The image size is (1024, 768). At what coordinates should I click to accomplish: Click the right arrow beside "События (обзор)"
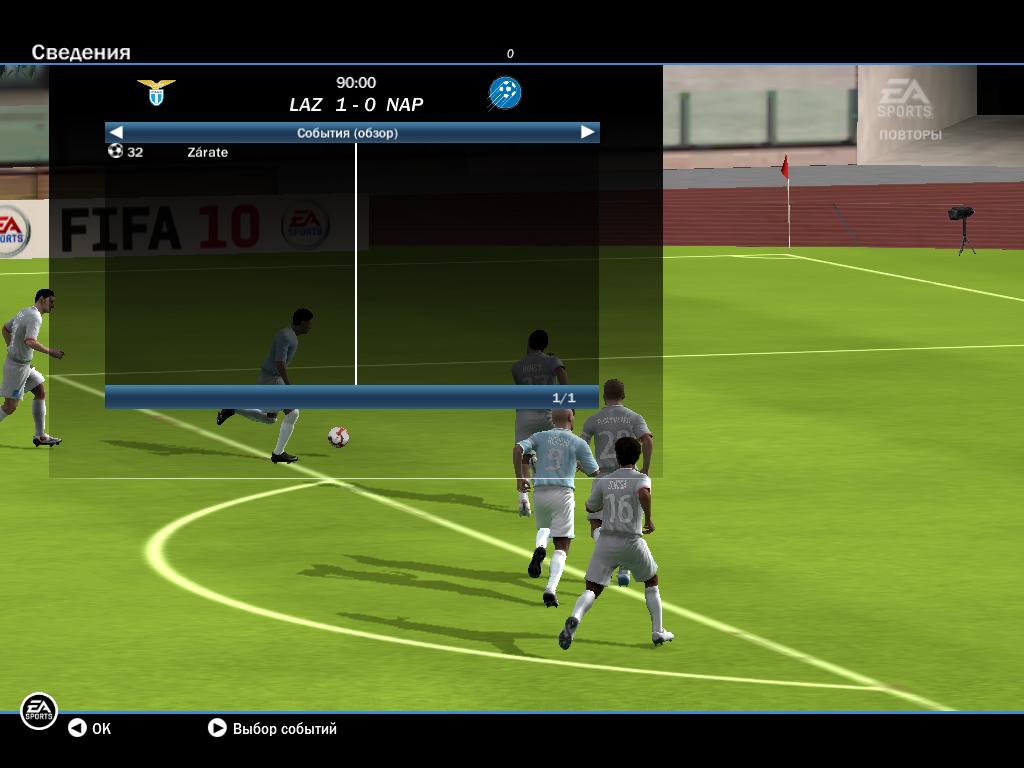[x=587, y=132]
